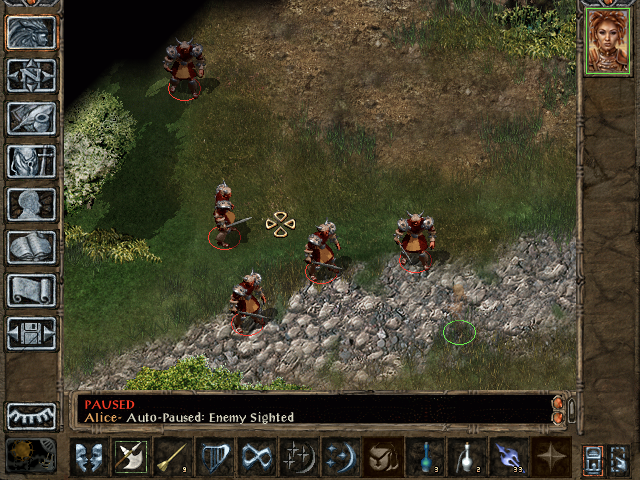Open the journal with the quill button
Image resolution: width=640 pixels, height=480 pixels.
tap(31, 118)
